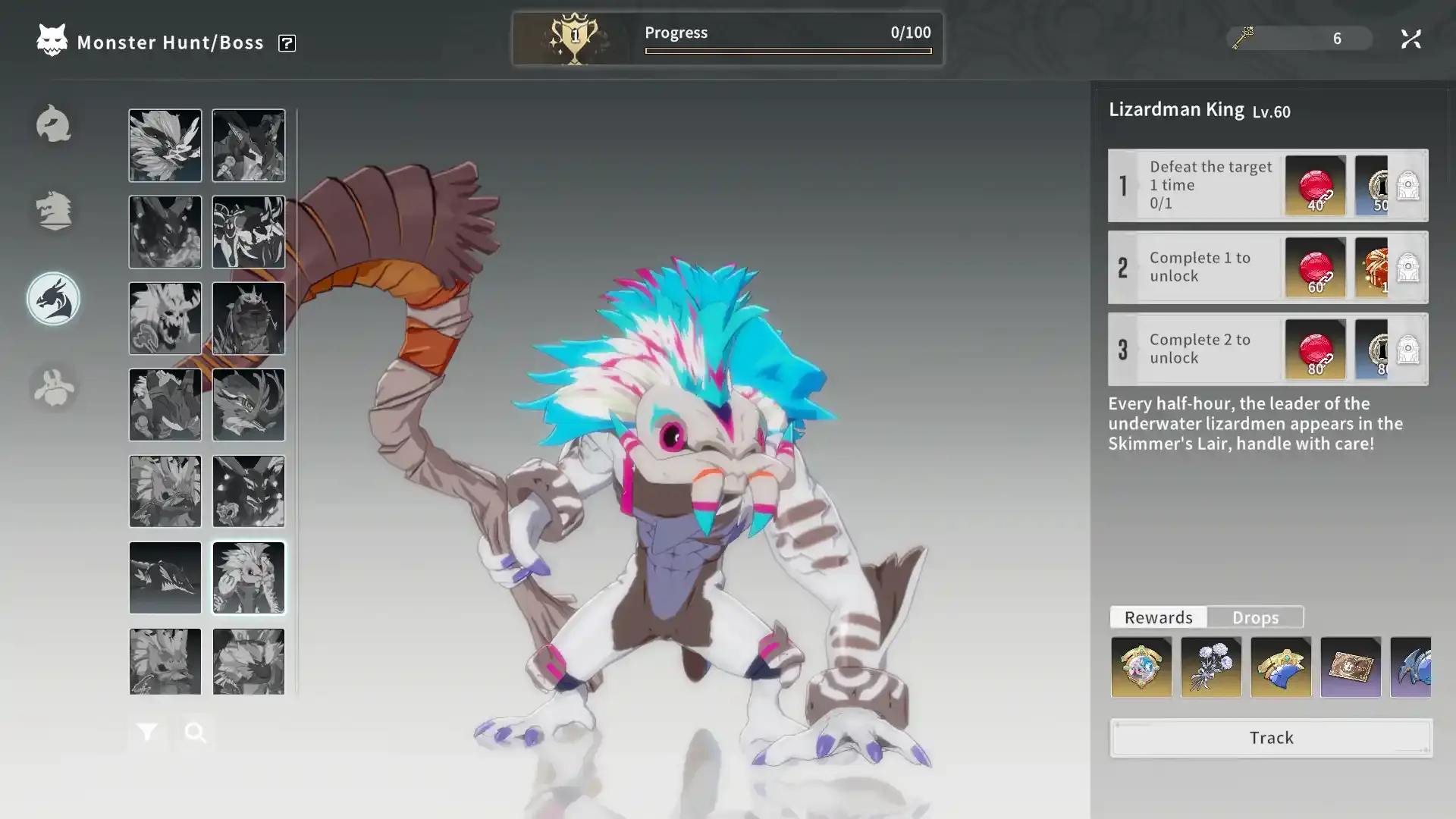Select the highlighted Lizardman King thumbnail

[249, 578]
